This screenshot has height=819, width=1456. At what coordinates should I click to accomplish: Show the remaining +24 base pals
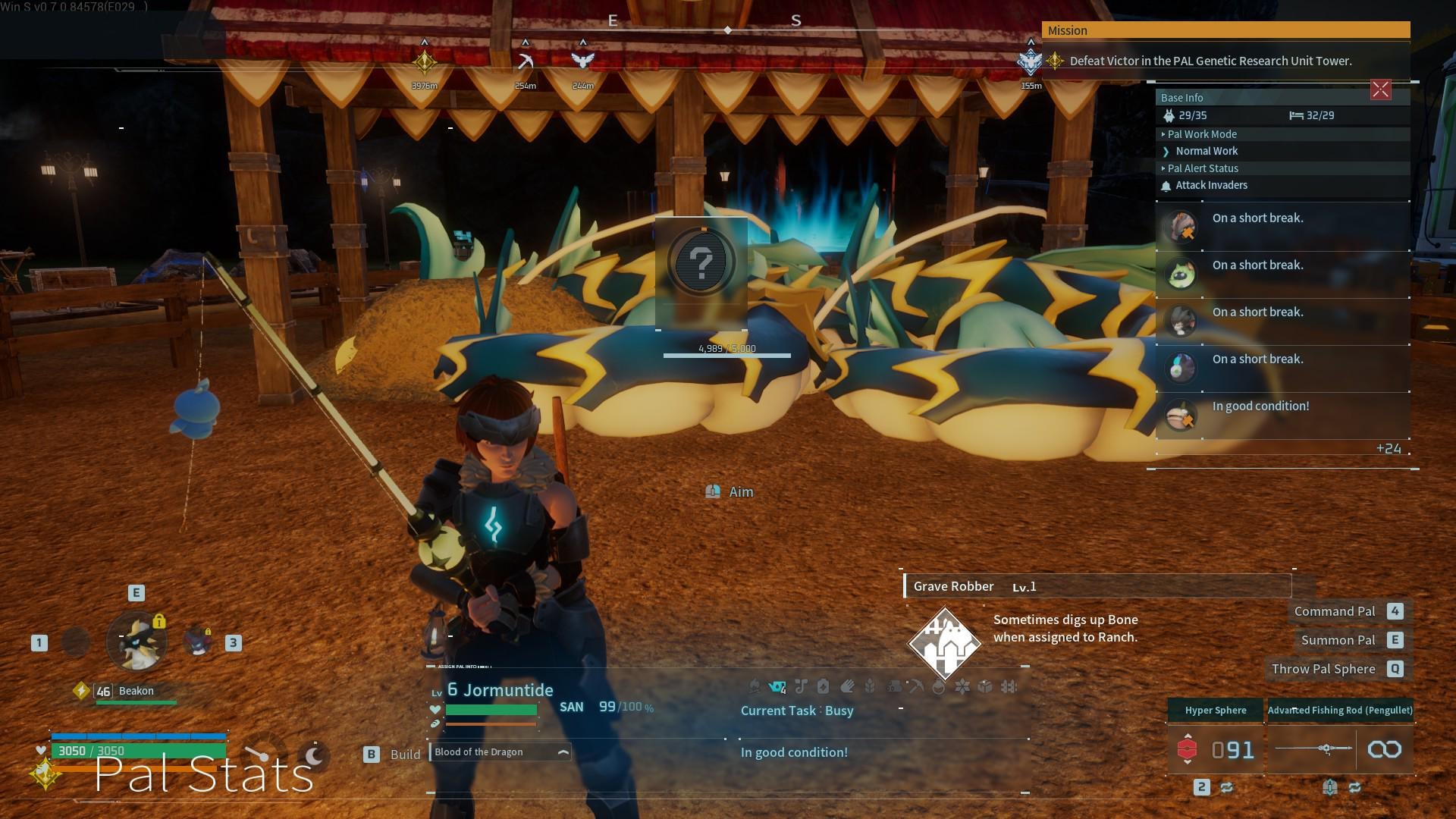click(x=1389, y=449)
